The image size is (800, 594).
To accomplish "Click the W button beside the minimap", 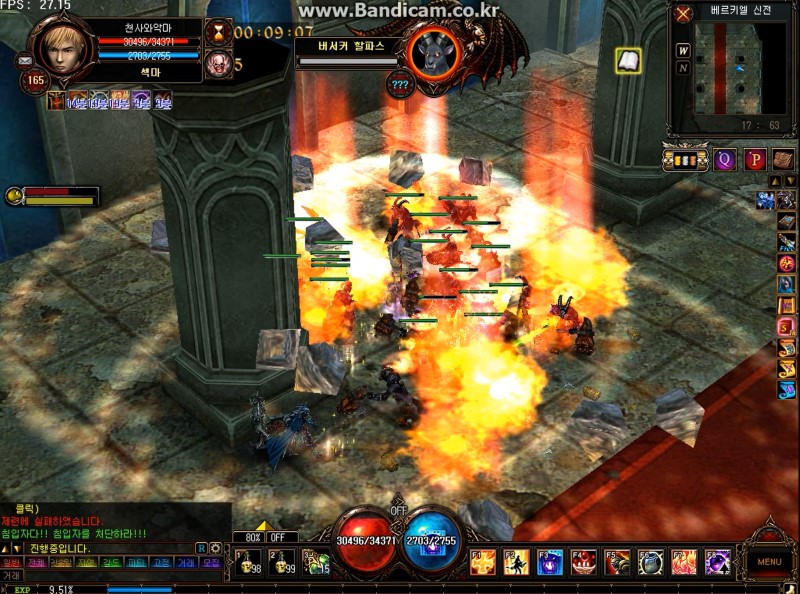I will click(x=683, y=50).
